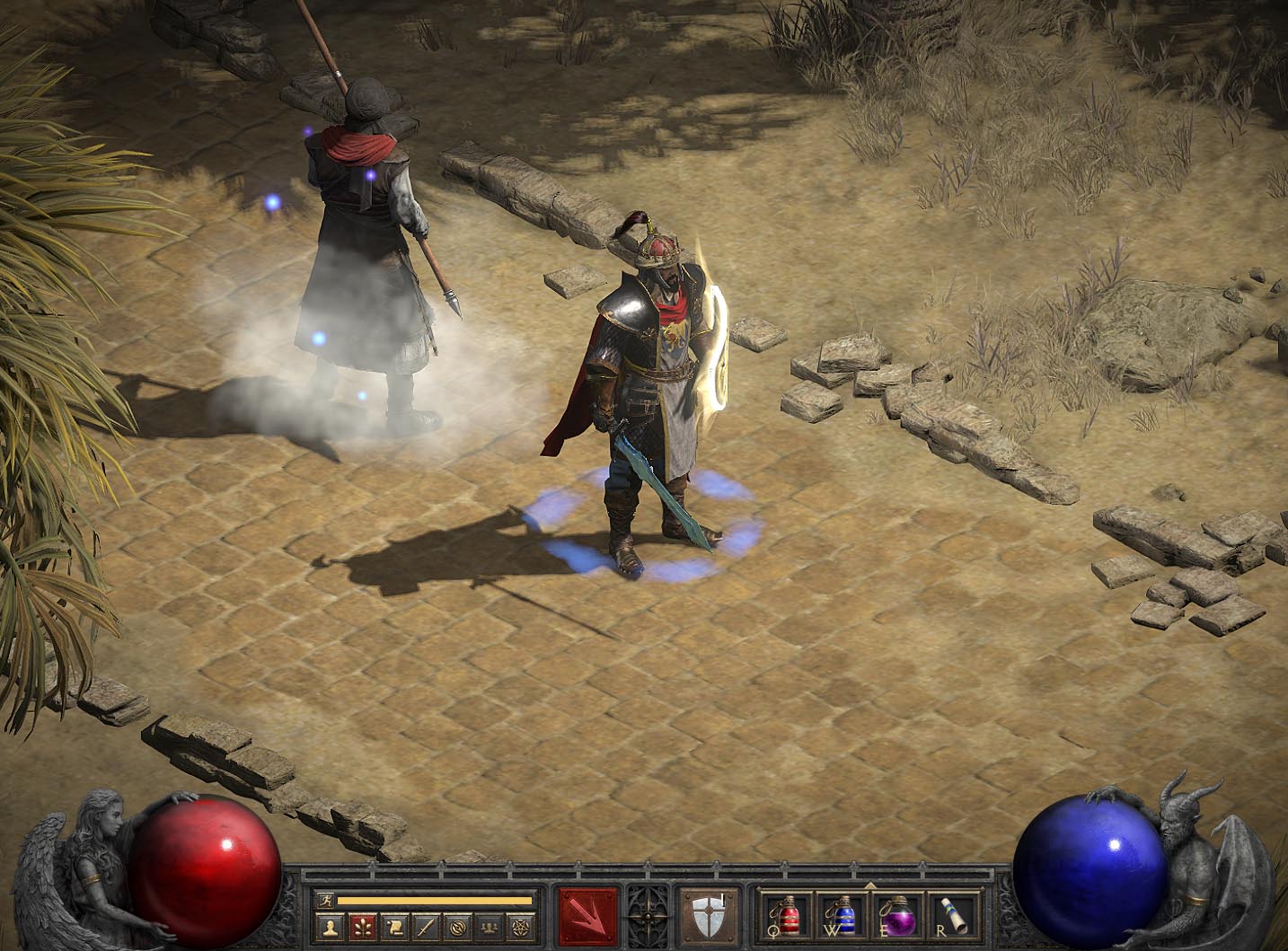Open the skill tree button
The height and width of the screenshot is (951, 1288).
363,926
